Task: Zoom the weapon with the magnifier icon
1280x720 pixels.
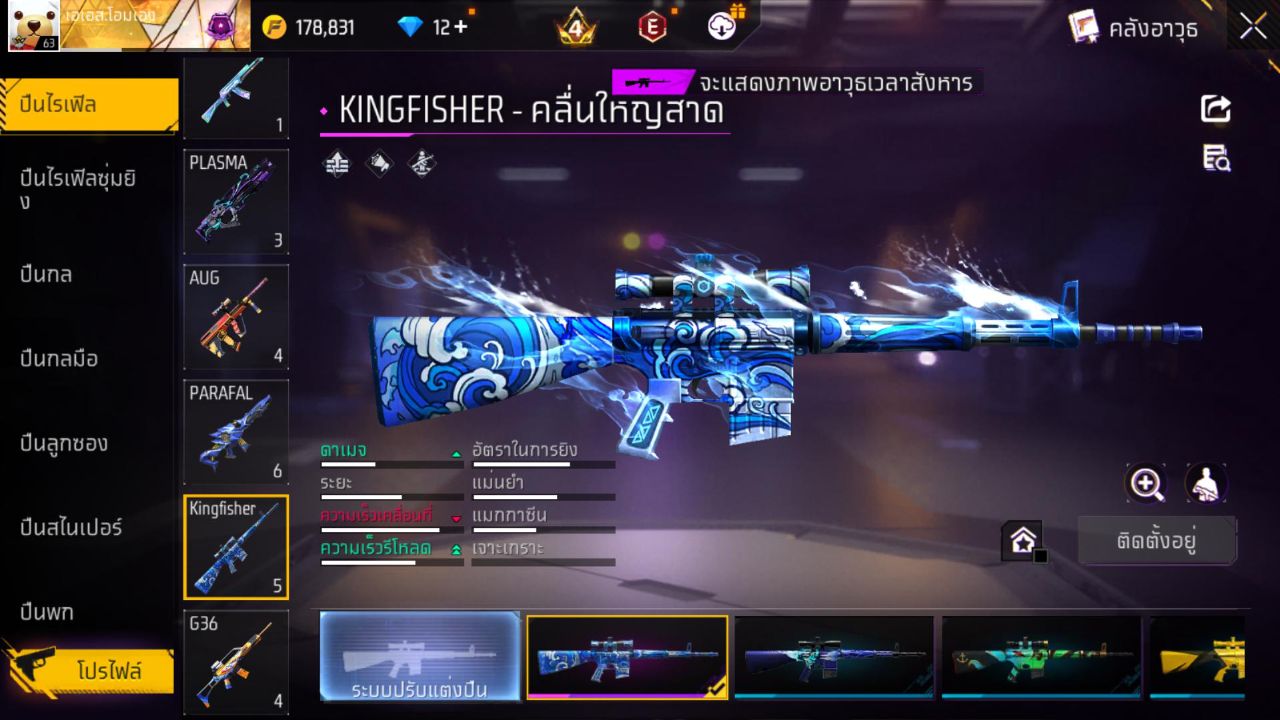Action: [x=1146, y=483]
